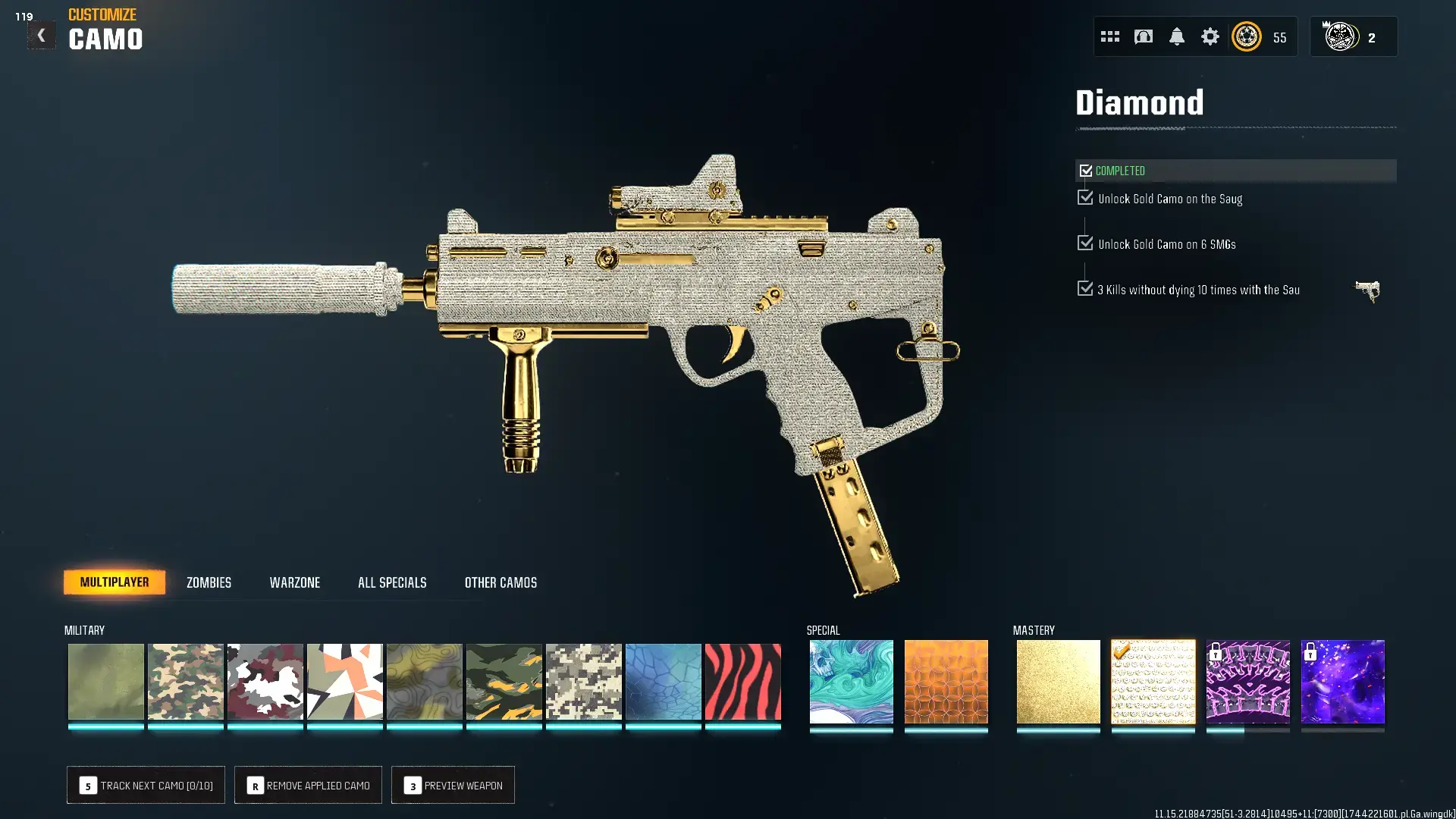Click the Track Next Camo button

point(146,786)
